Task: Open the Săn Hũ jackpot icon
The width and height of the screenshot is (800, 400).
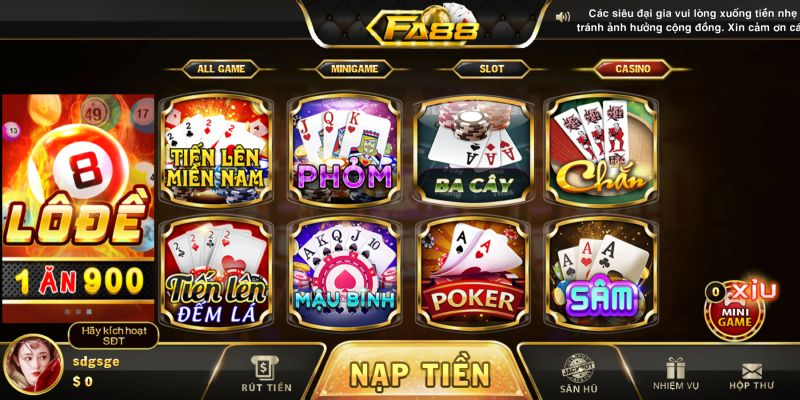Action: click(x=579, y=373)
